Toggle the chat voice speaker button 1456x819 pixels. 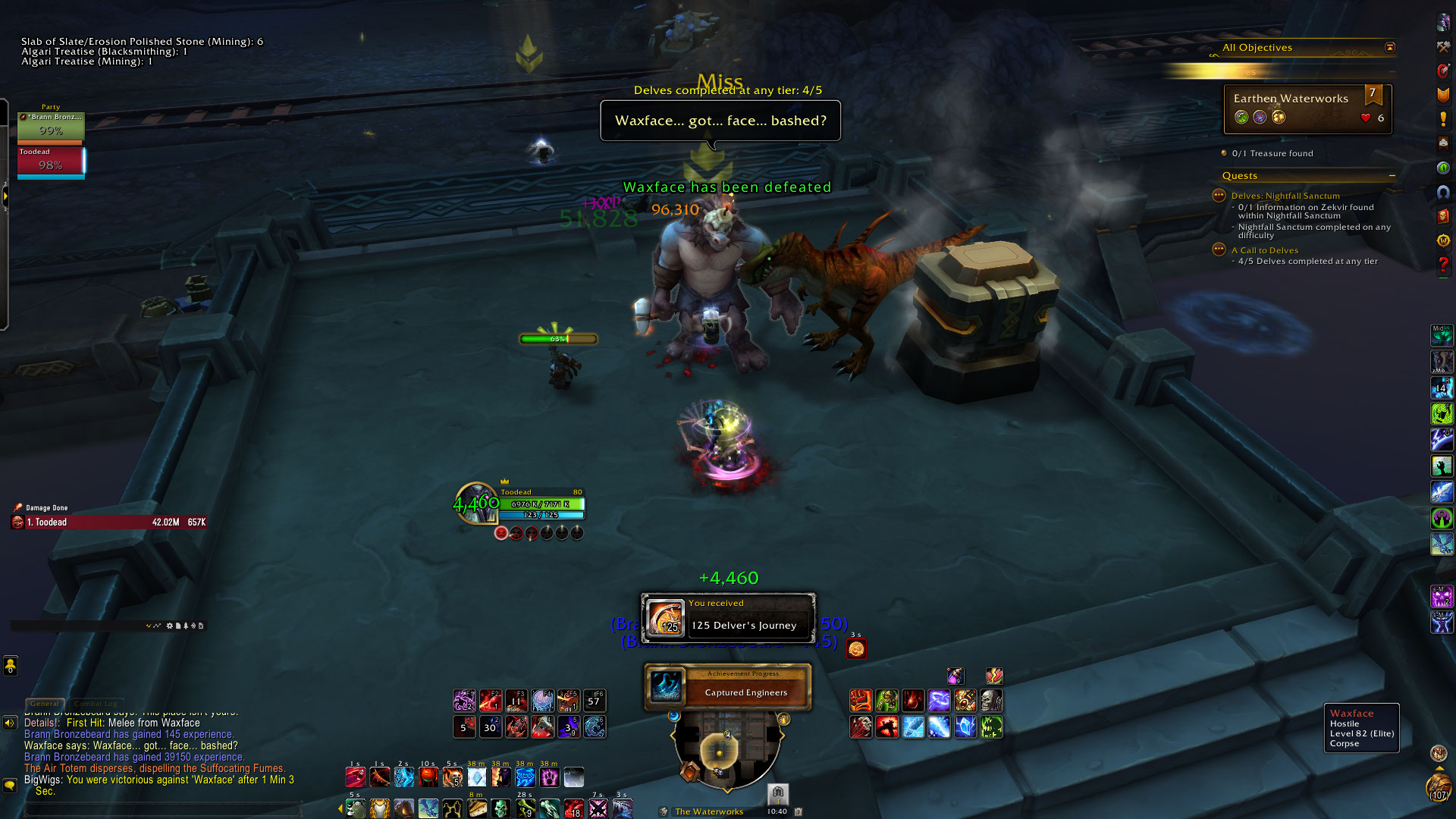point(10,723)
